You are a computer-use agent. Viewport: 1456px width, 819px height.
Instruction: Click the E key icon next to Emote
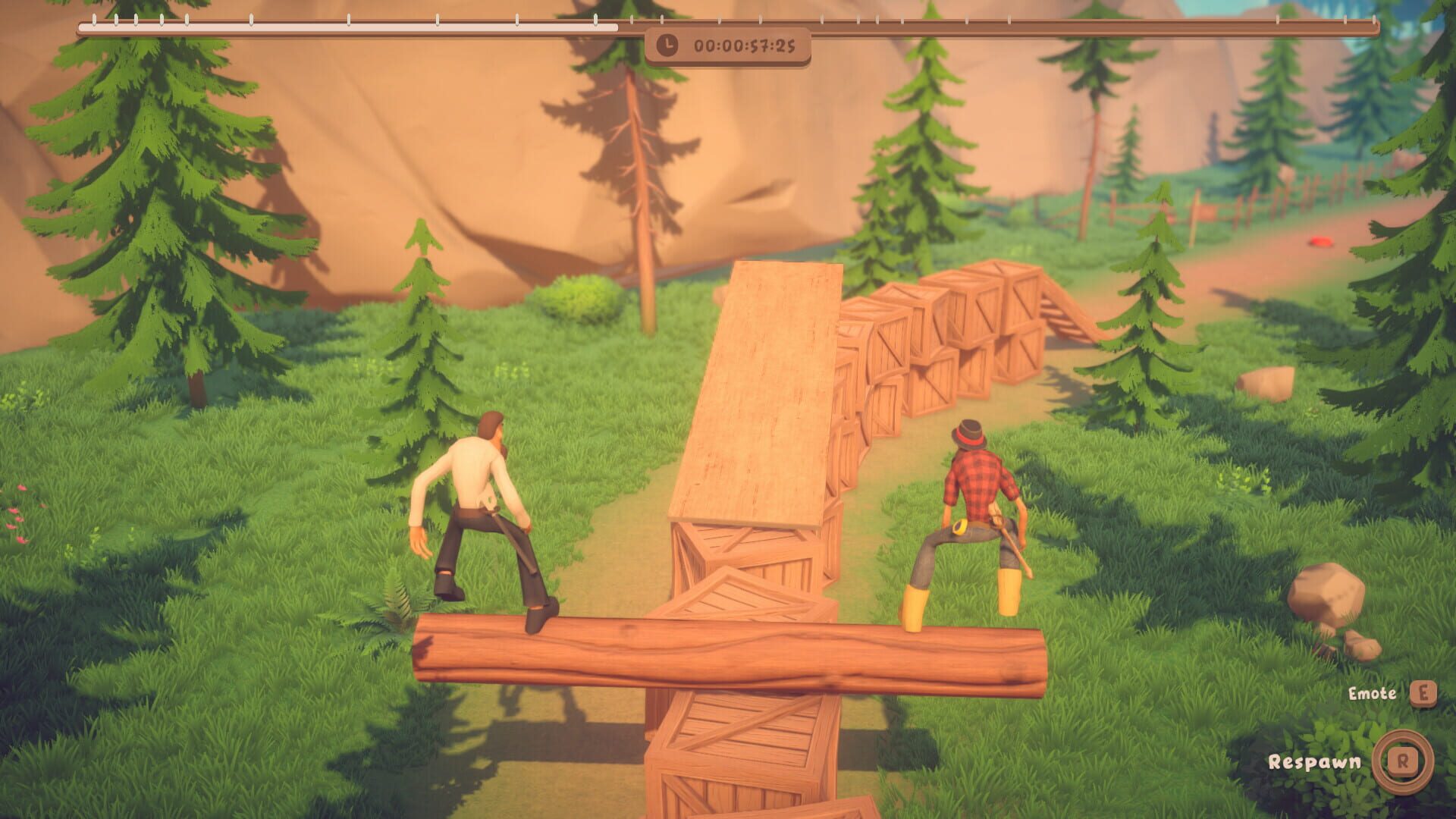[1423, 694]
